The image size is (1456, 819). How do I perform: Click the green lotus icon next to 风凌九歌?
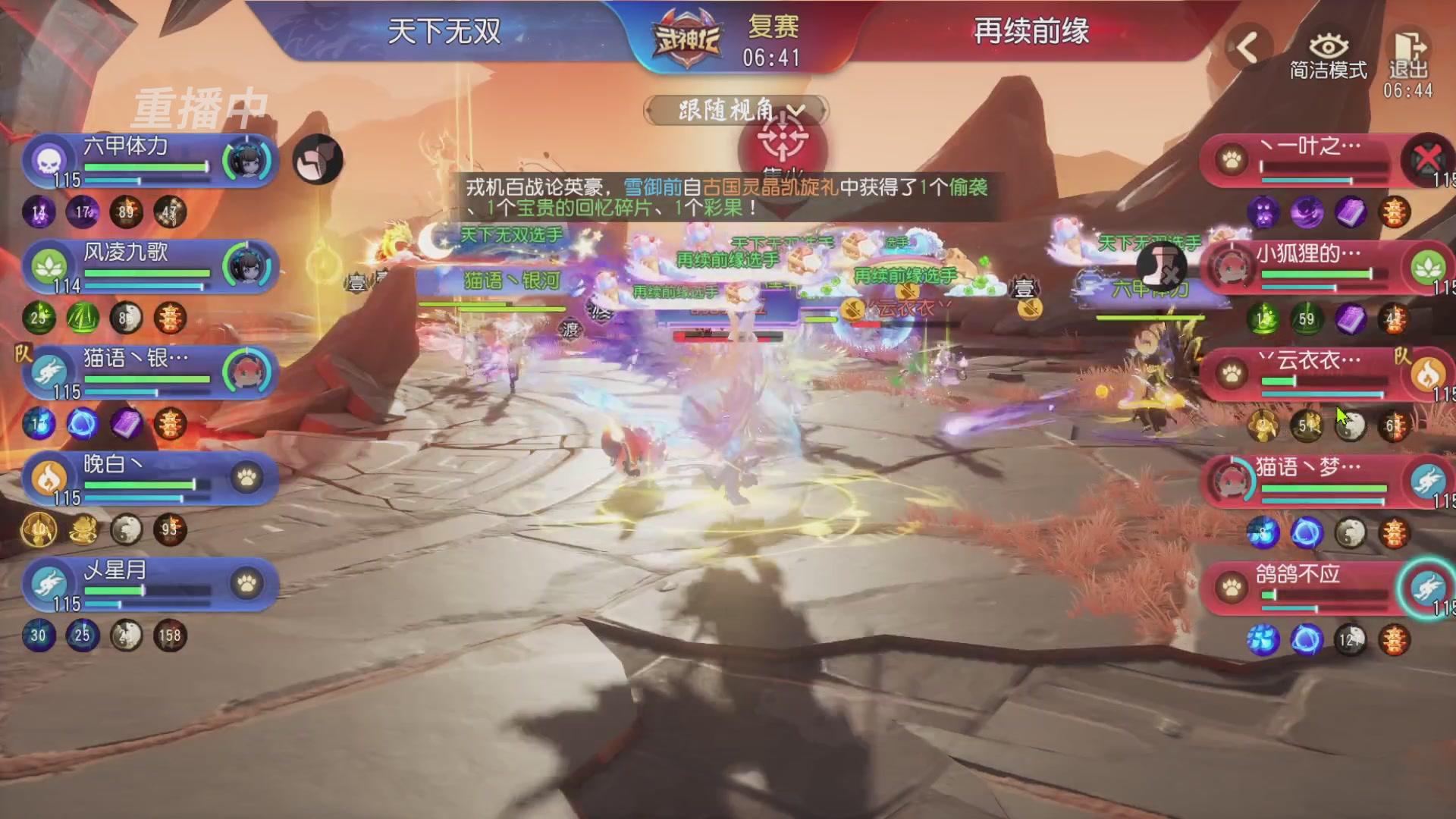(47, 266)
